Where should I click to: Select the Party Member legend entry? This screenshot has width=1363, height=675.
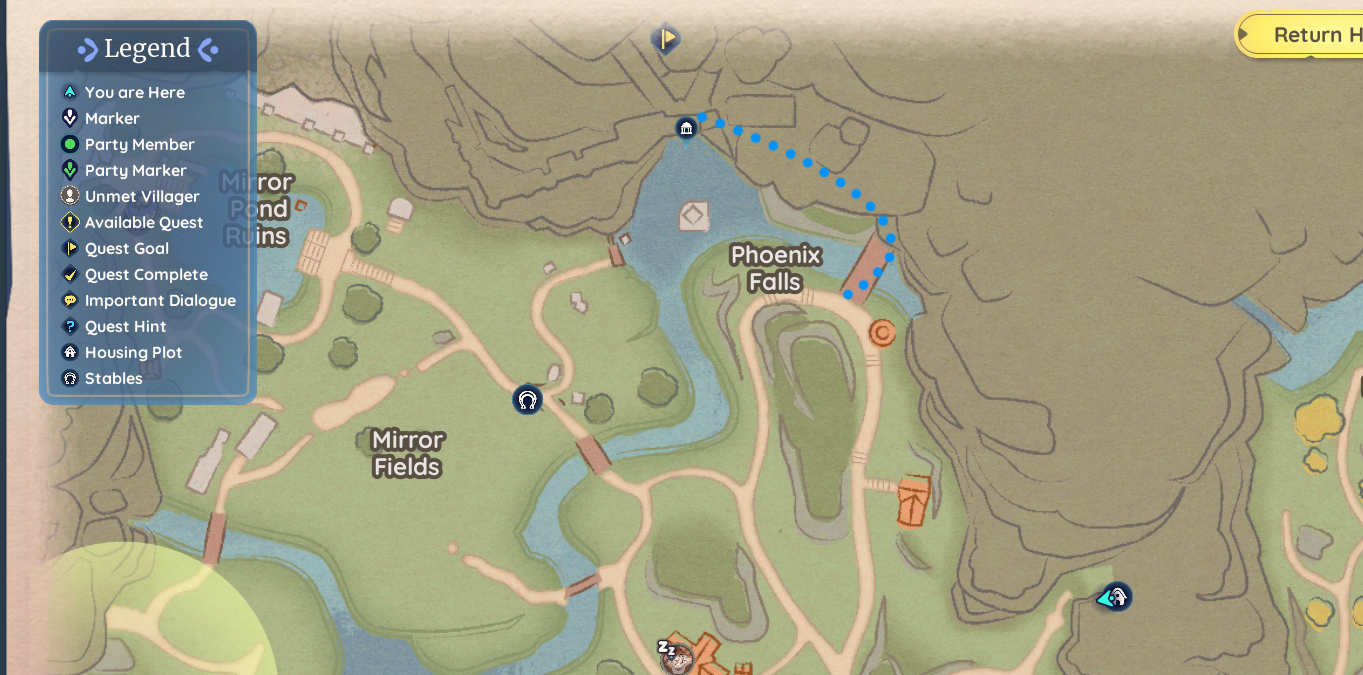(139, 144)
